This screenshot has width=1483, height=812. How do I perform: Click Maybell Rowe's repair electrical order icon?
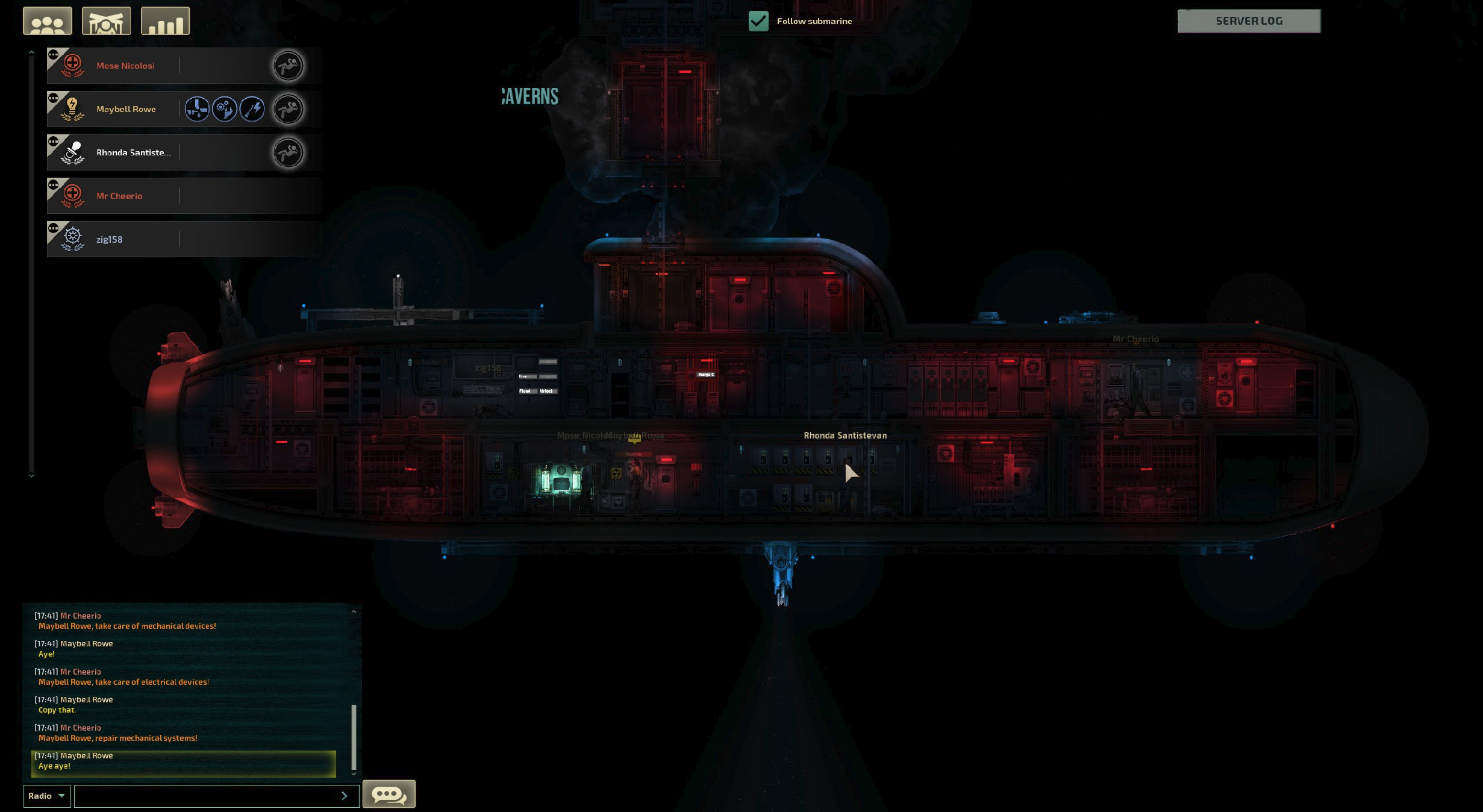252,109
